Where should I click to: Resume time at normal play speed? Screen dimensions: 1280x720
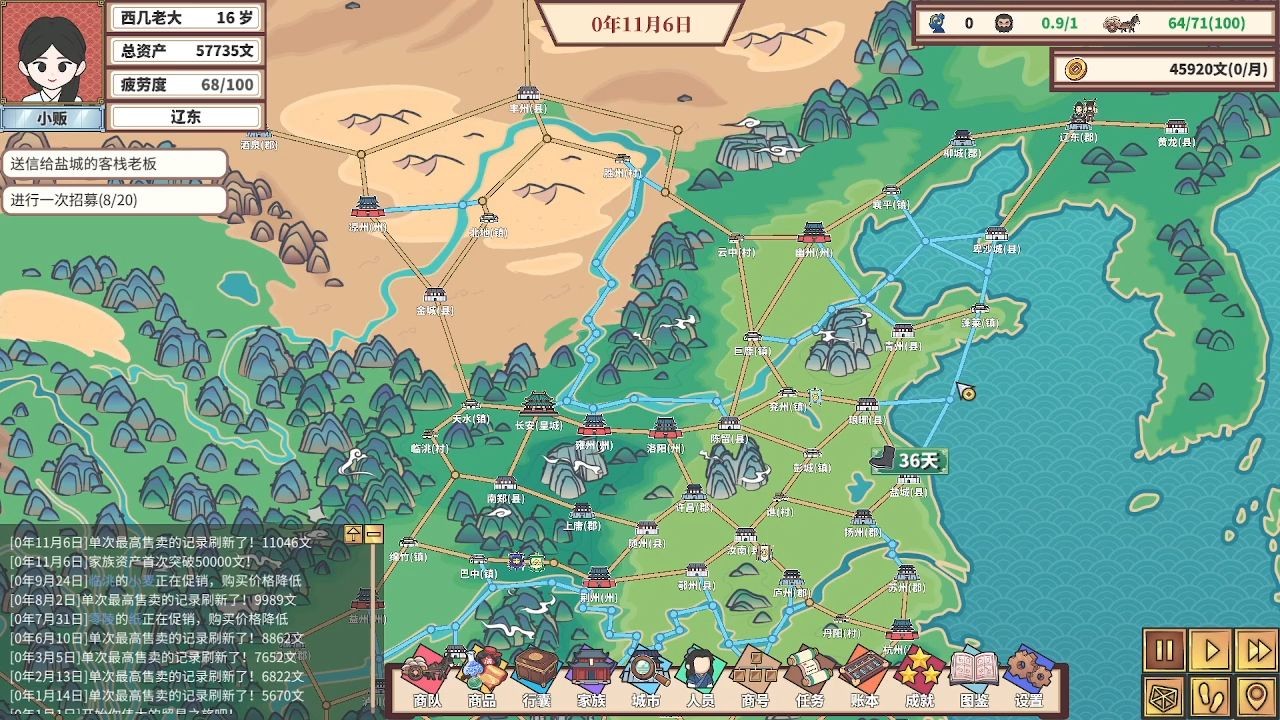[1210, 651]
